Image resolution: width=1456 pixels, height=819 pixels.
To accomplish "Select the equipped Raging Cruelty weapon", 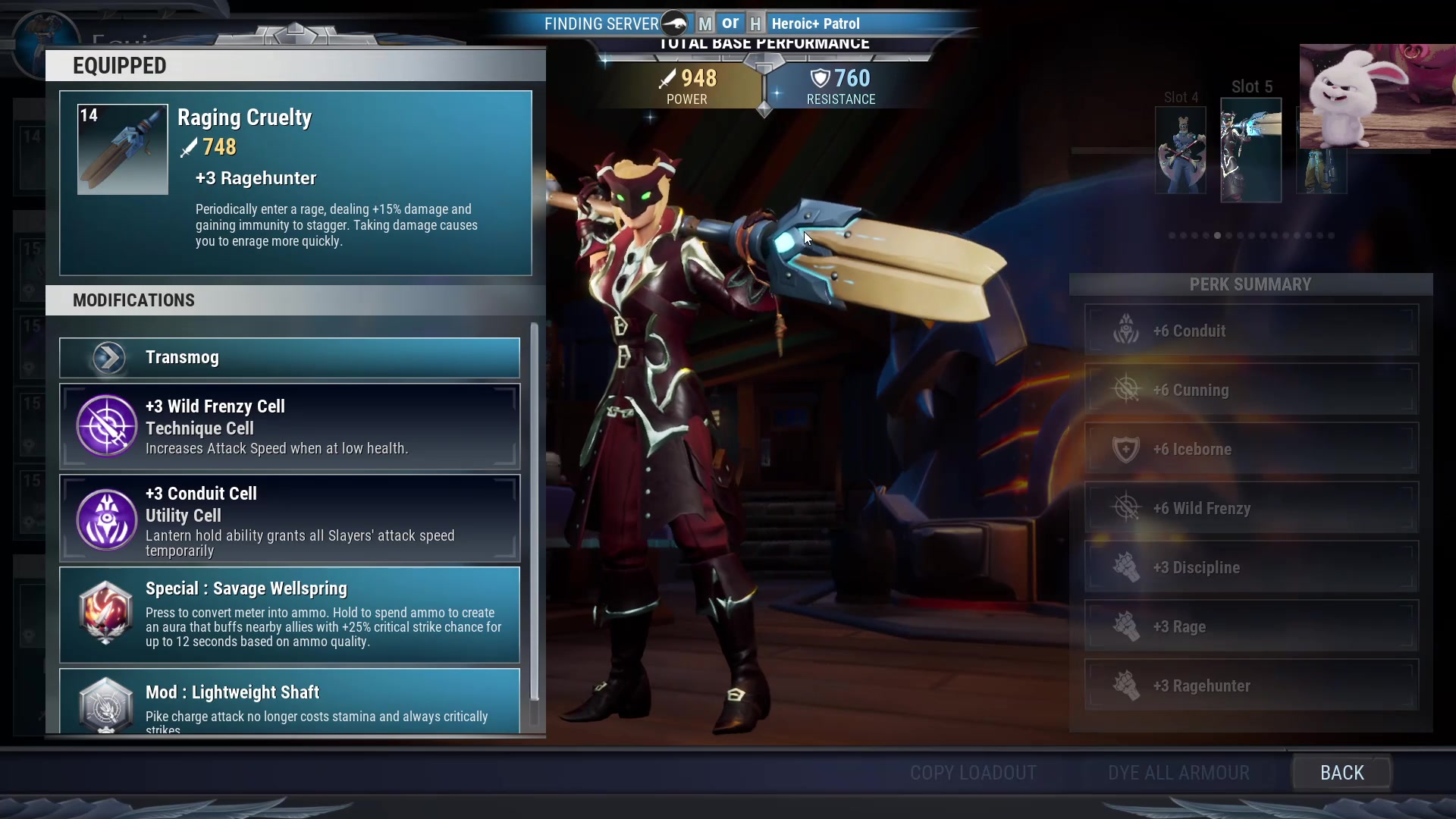I will coord(296,183).
